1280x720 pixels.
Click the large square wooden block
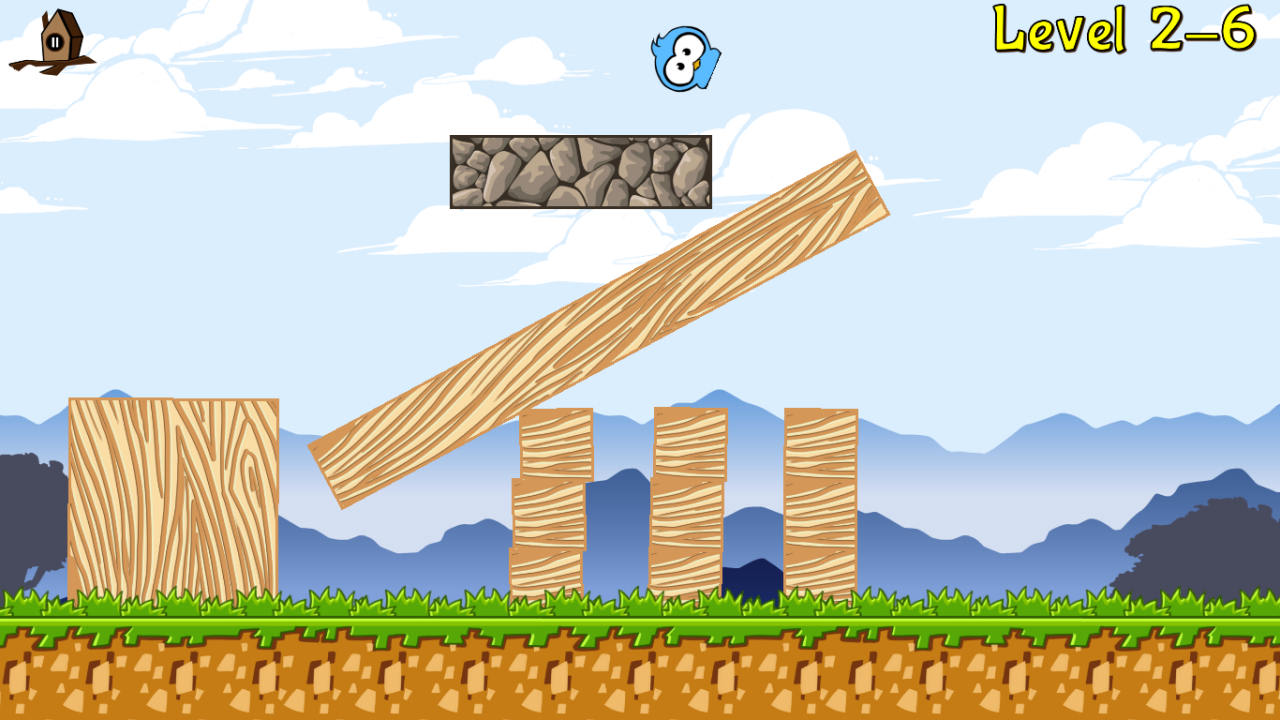tap(173, 495)
